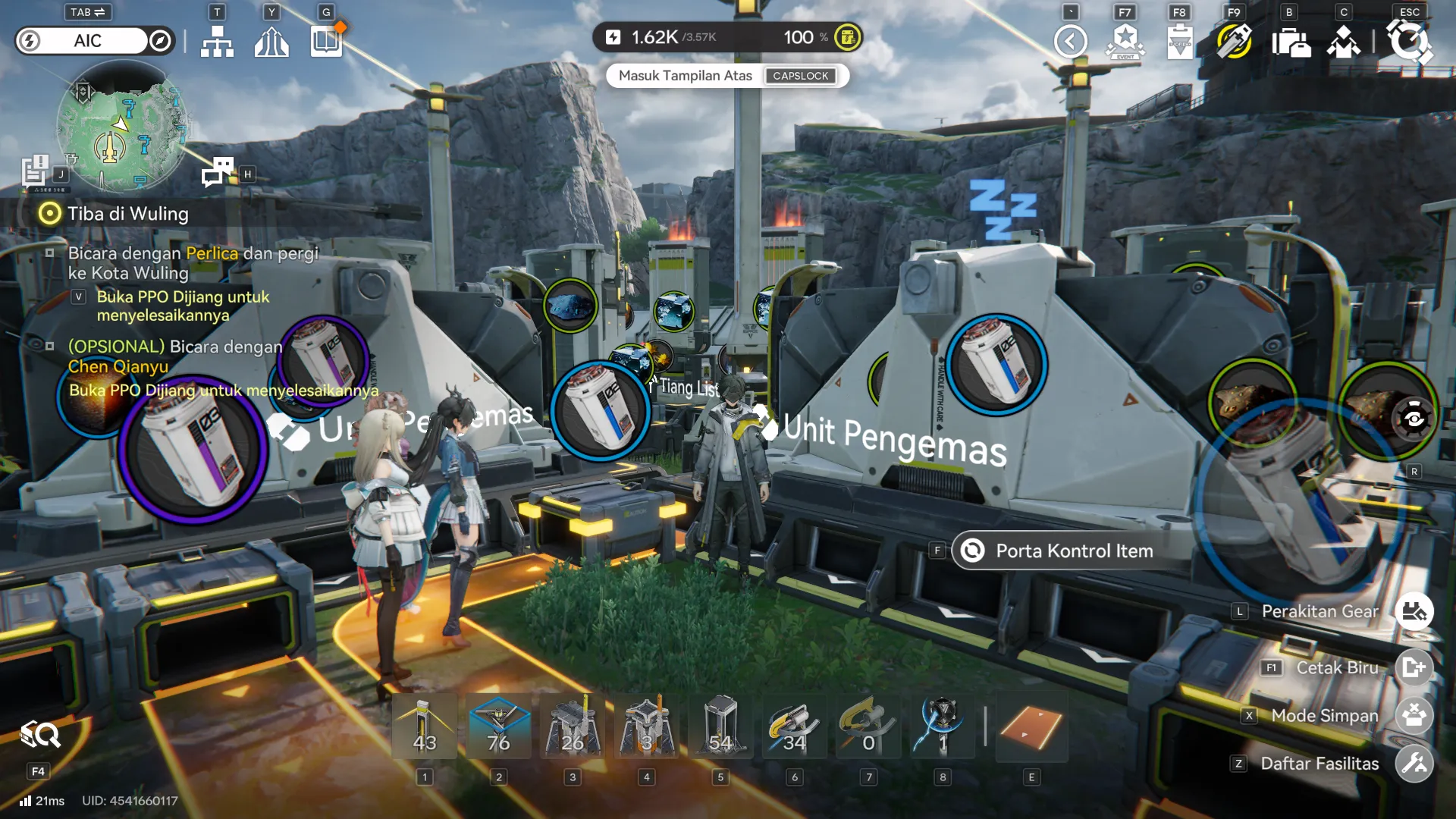Open the quest log icon beside minimap

click(35, 171)
